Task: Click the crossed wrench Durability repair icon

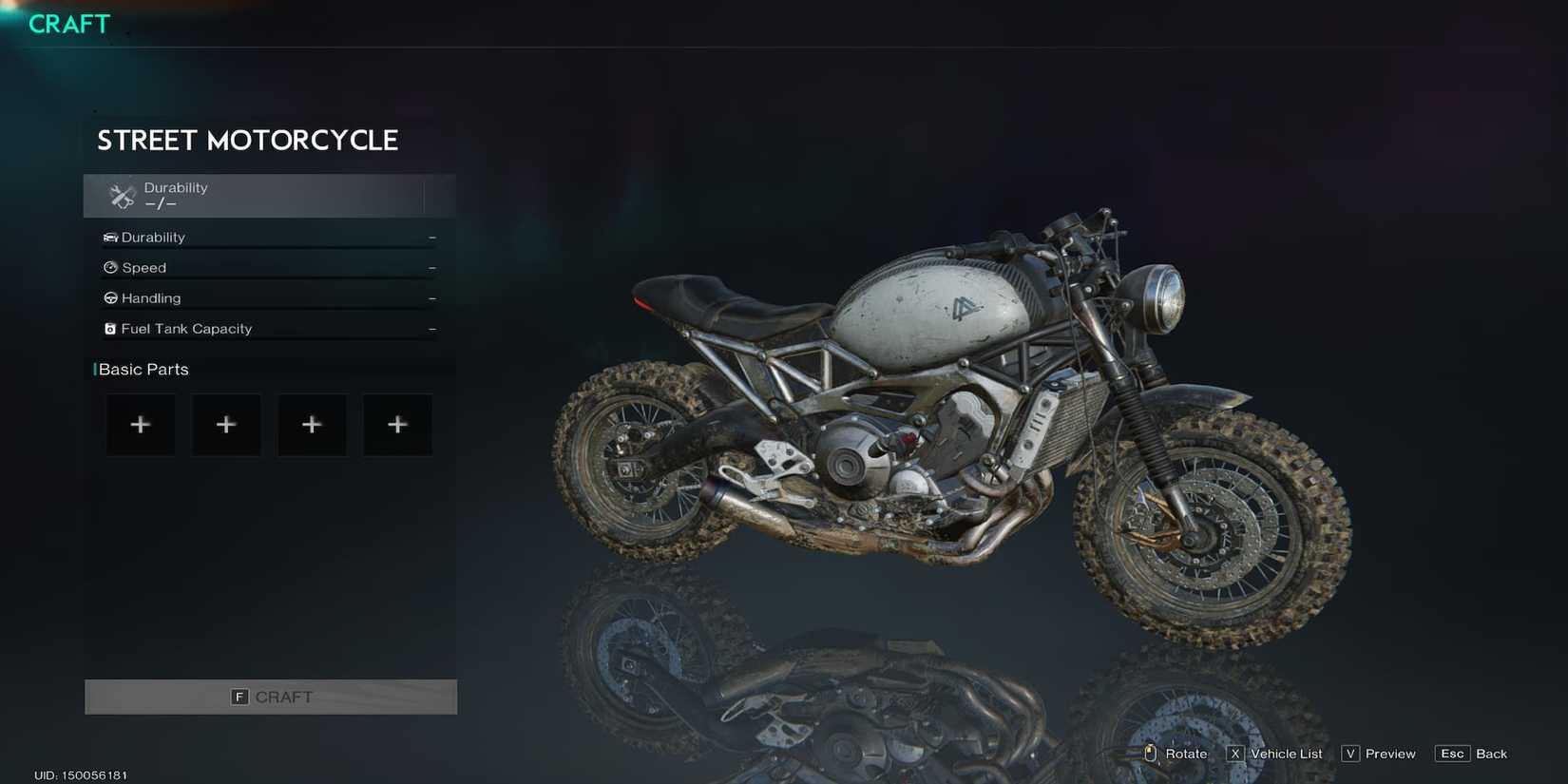Action: 120,195
